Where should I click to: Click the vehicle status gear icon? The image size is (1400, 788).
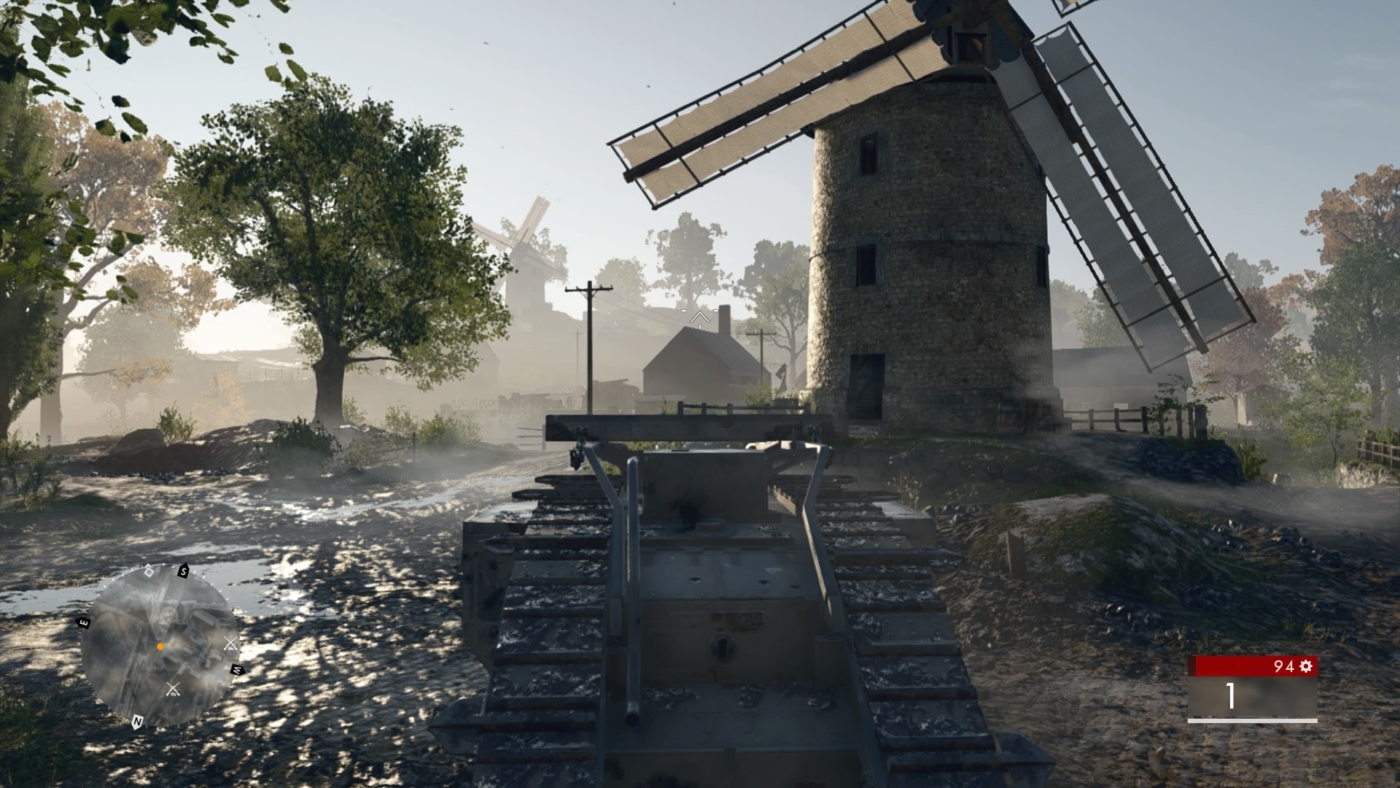(1306, 666)
